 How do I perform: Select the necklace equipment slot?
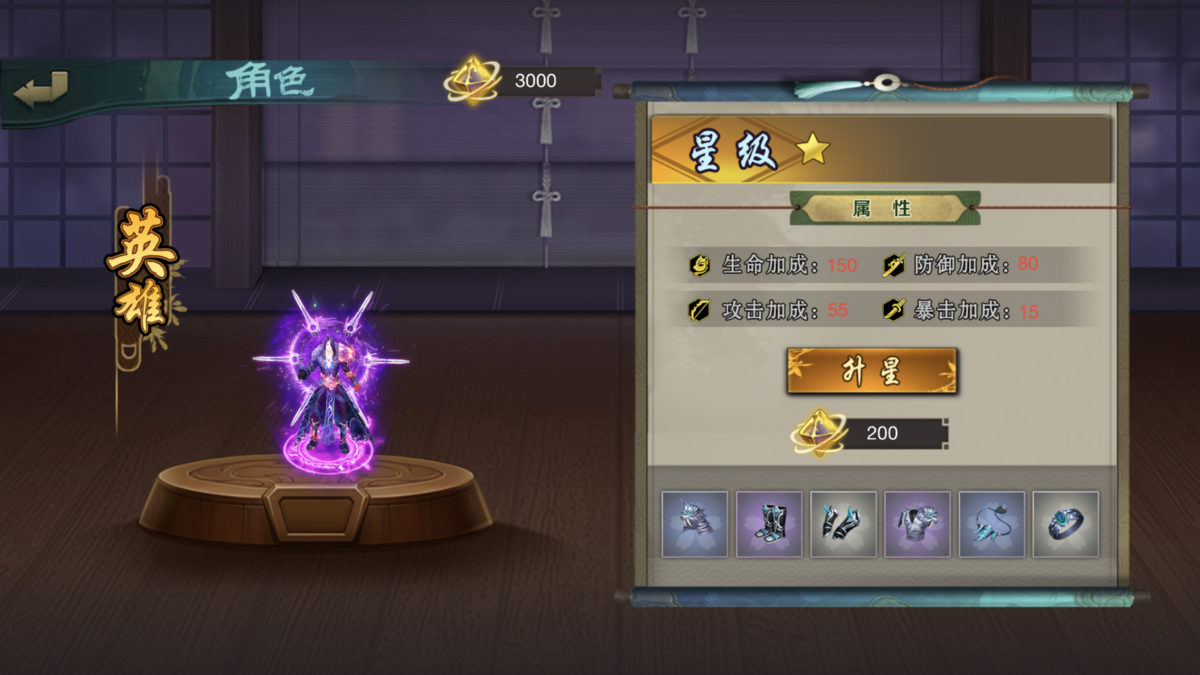coord(991,524)
